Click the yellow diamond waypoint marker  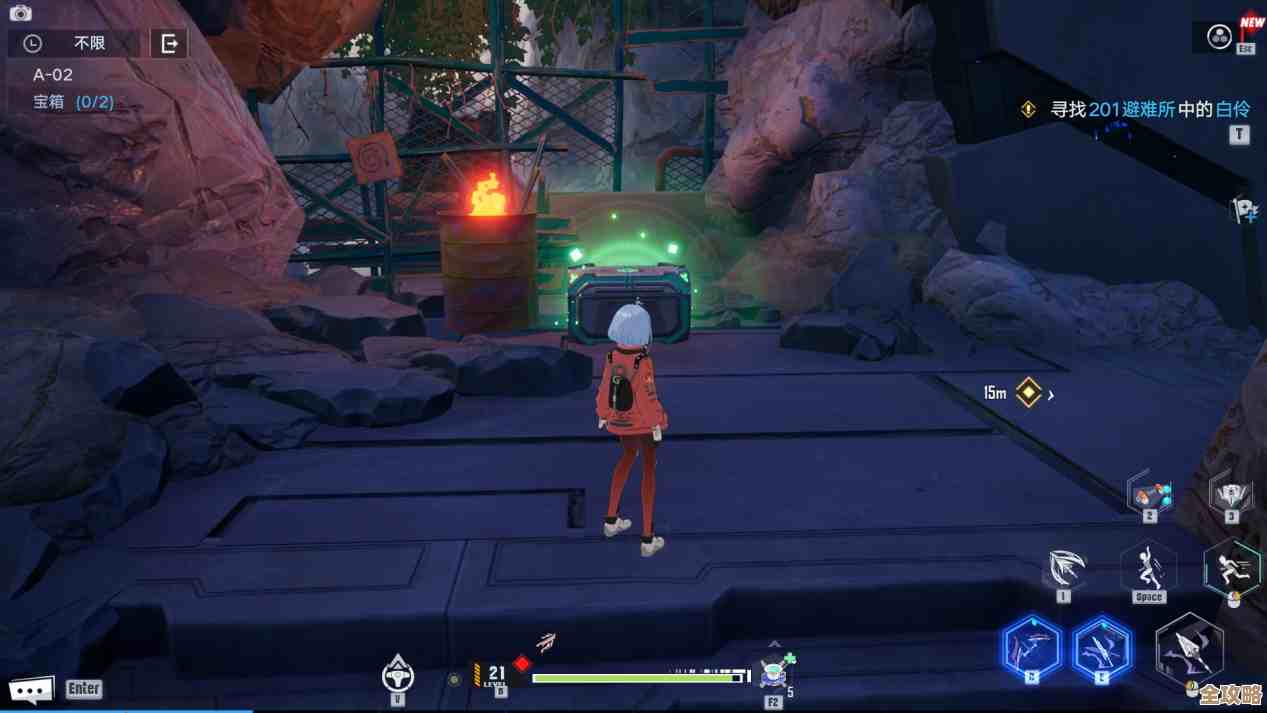click(x=1028, y=393)
